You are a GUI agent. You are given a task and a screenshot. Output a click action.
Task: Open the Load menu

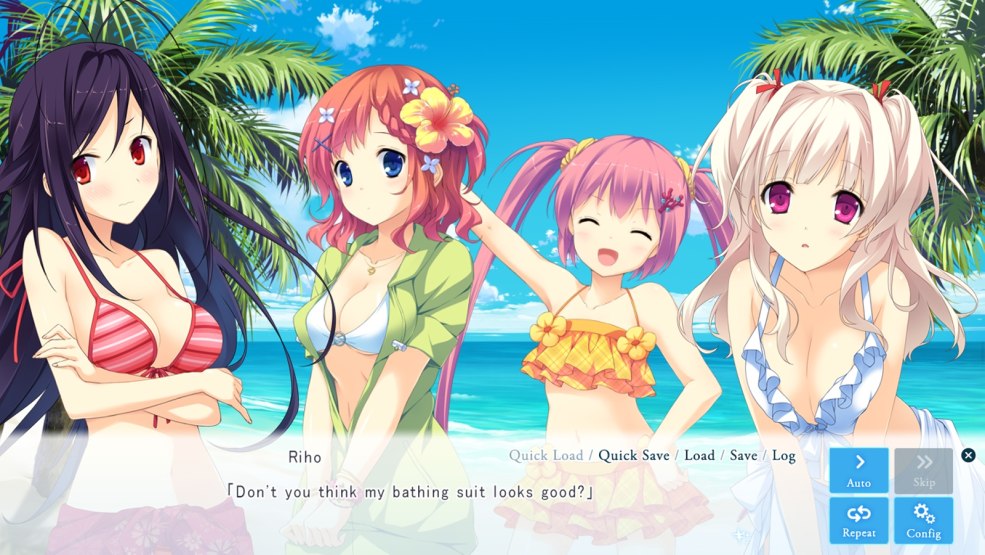click(699, 455)
